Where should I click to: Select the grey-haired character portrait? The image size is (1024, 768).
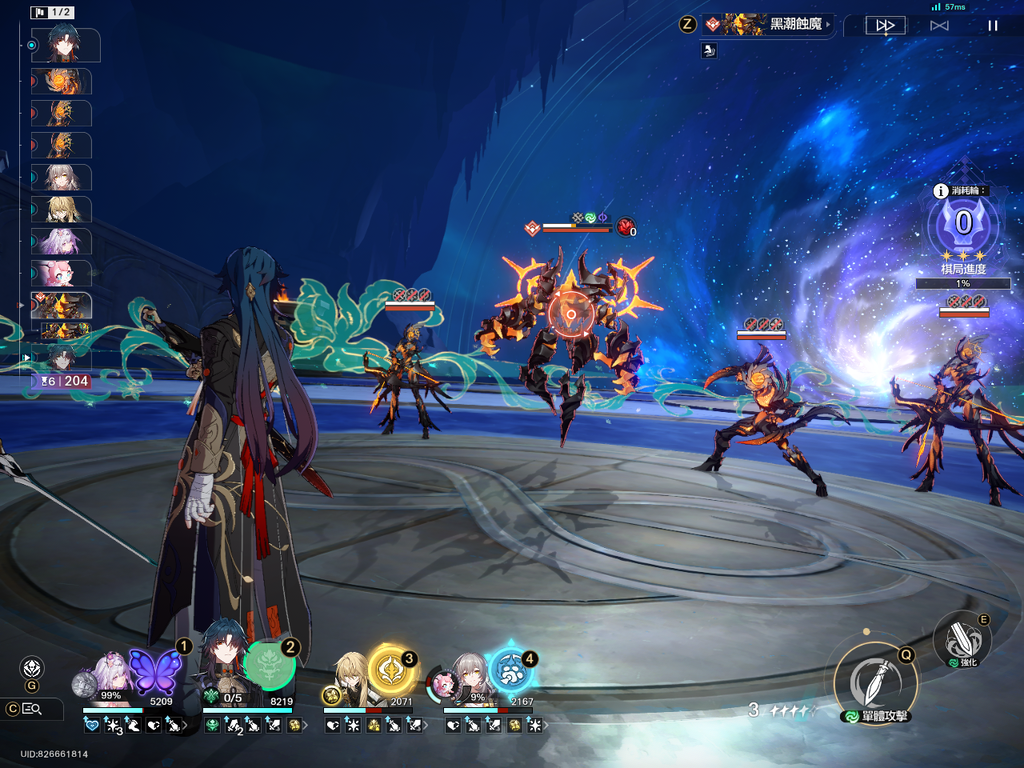tap(470, 675)
